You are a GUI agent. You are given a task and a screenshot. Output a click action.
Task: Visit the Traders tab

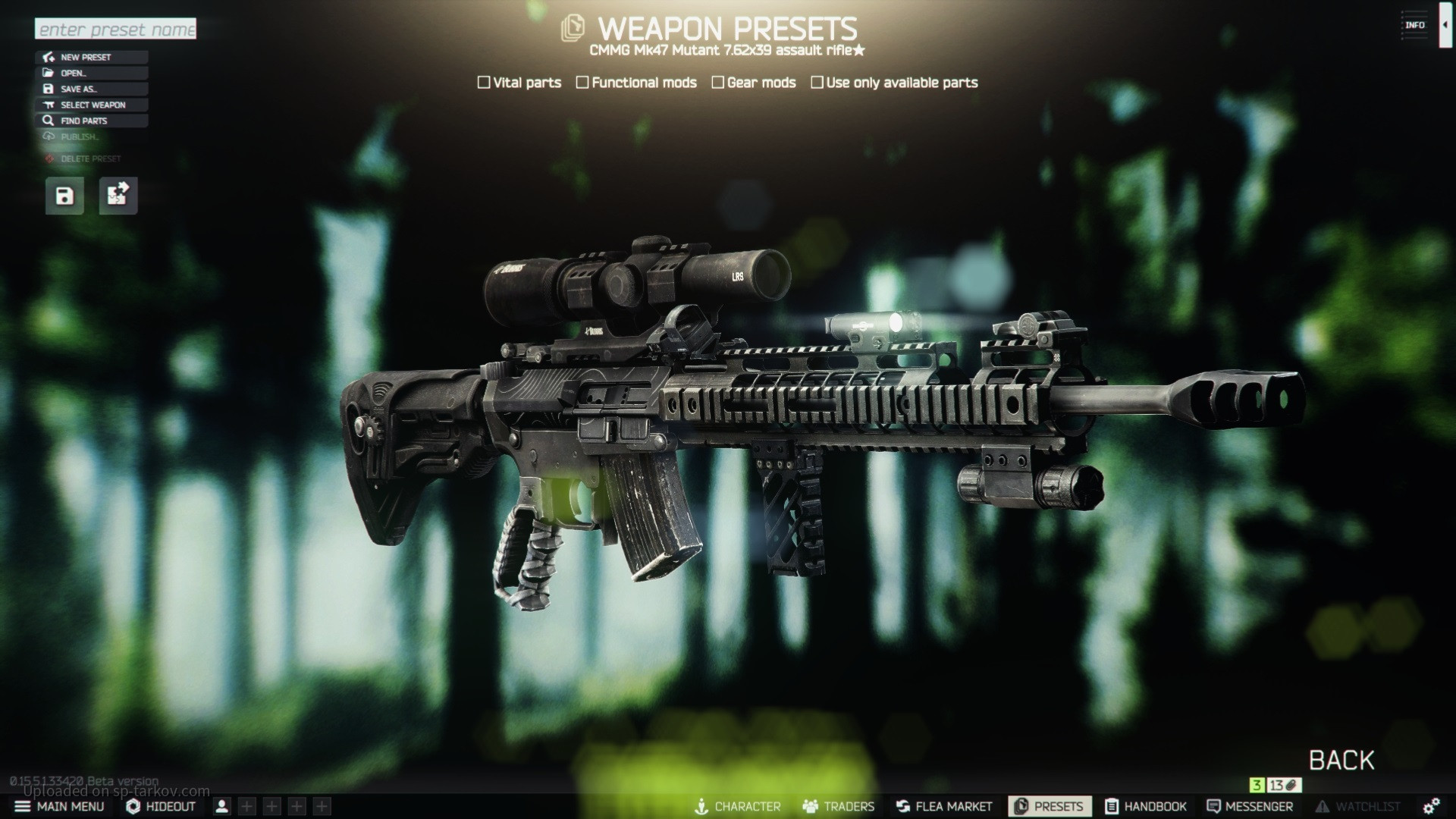tap(838, 806)
